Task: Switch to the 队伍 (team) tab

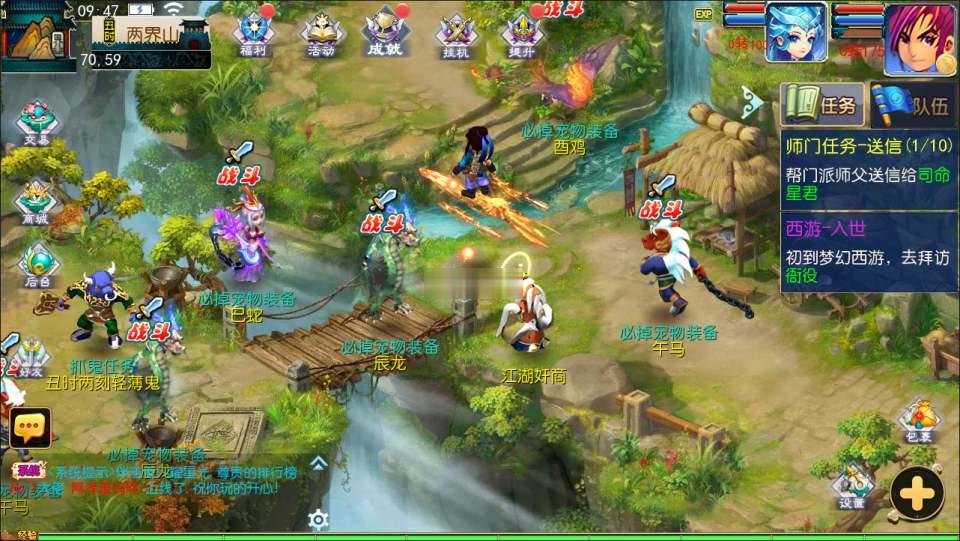Action: click(x=913, y=104)
